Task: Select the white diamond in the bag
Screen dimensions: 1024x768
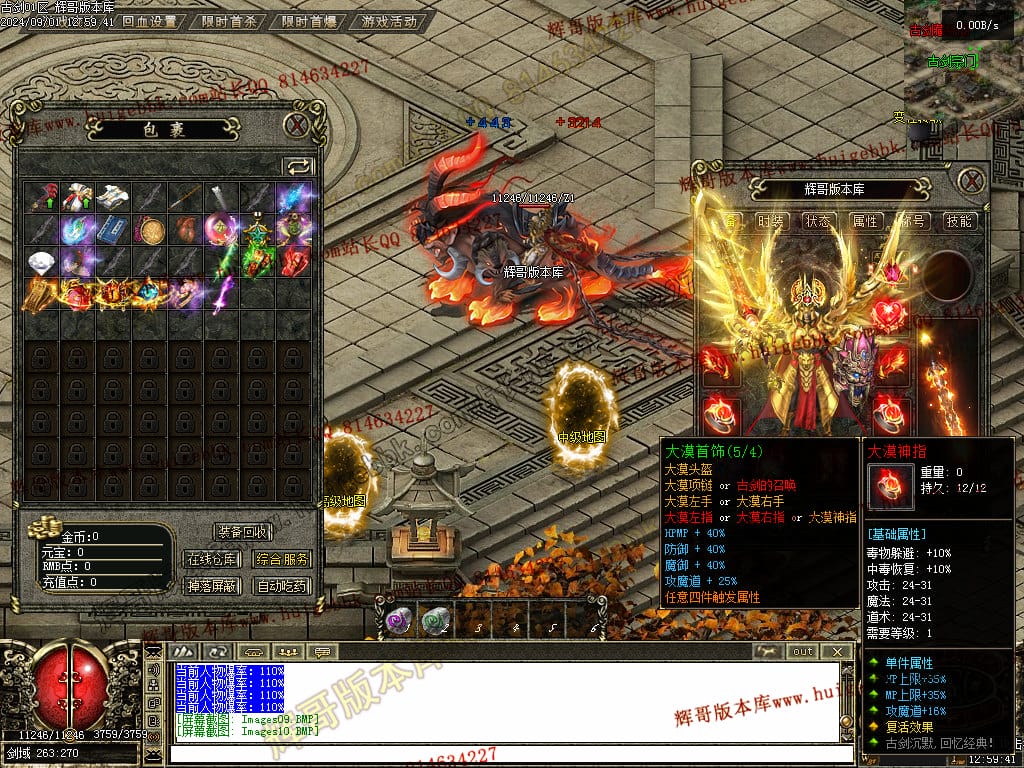Action: pos(42,262)
